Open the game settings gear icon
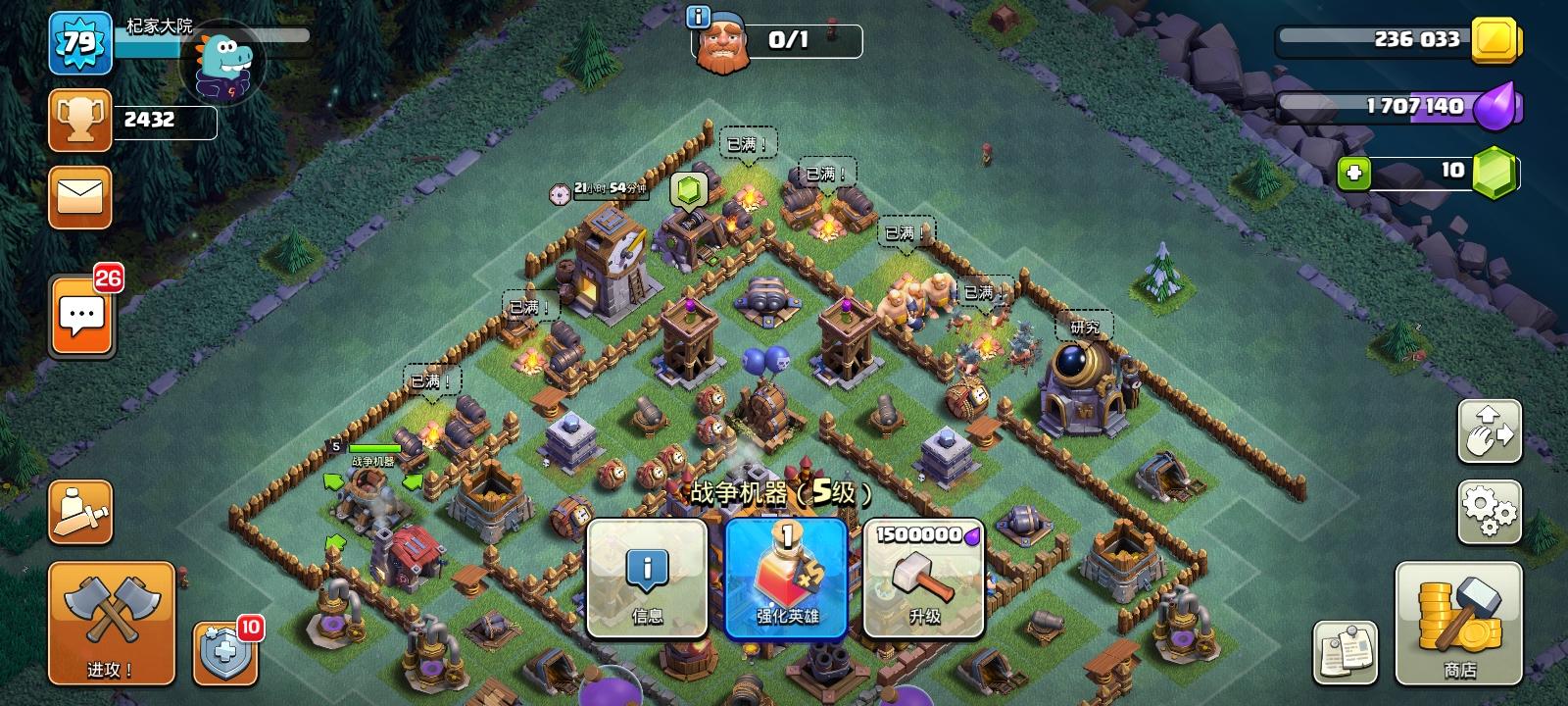This screenshot has height=706, width=1568. click(x=1489, y=510)
